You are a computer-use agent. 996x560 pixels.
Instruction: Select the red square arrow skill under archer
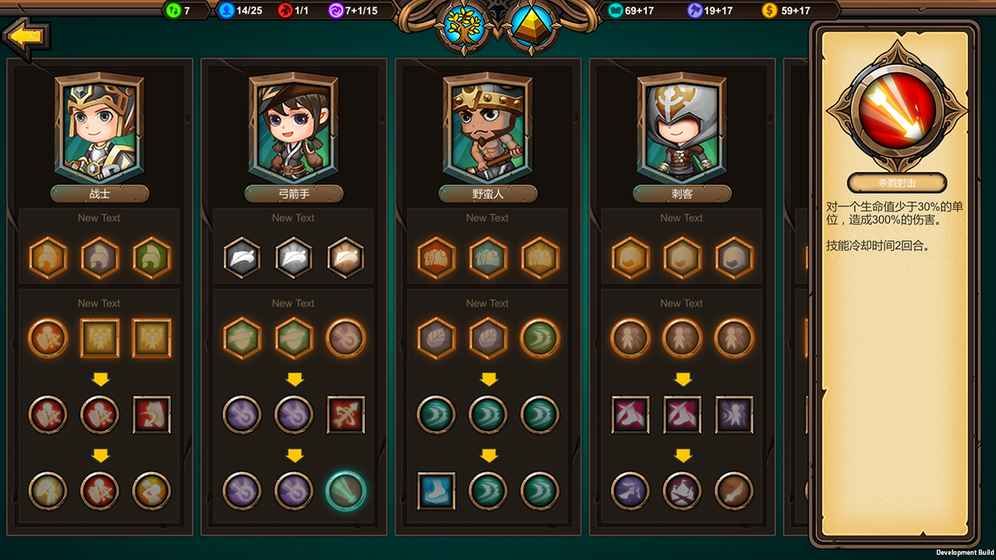[x=346, y=414]
